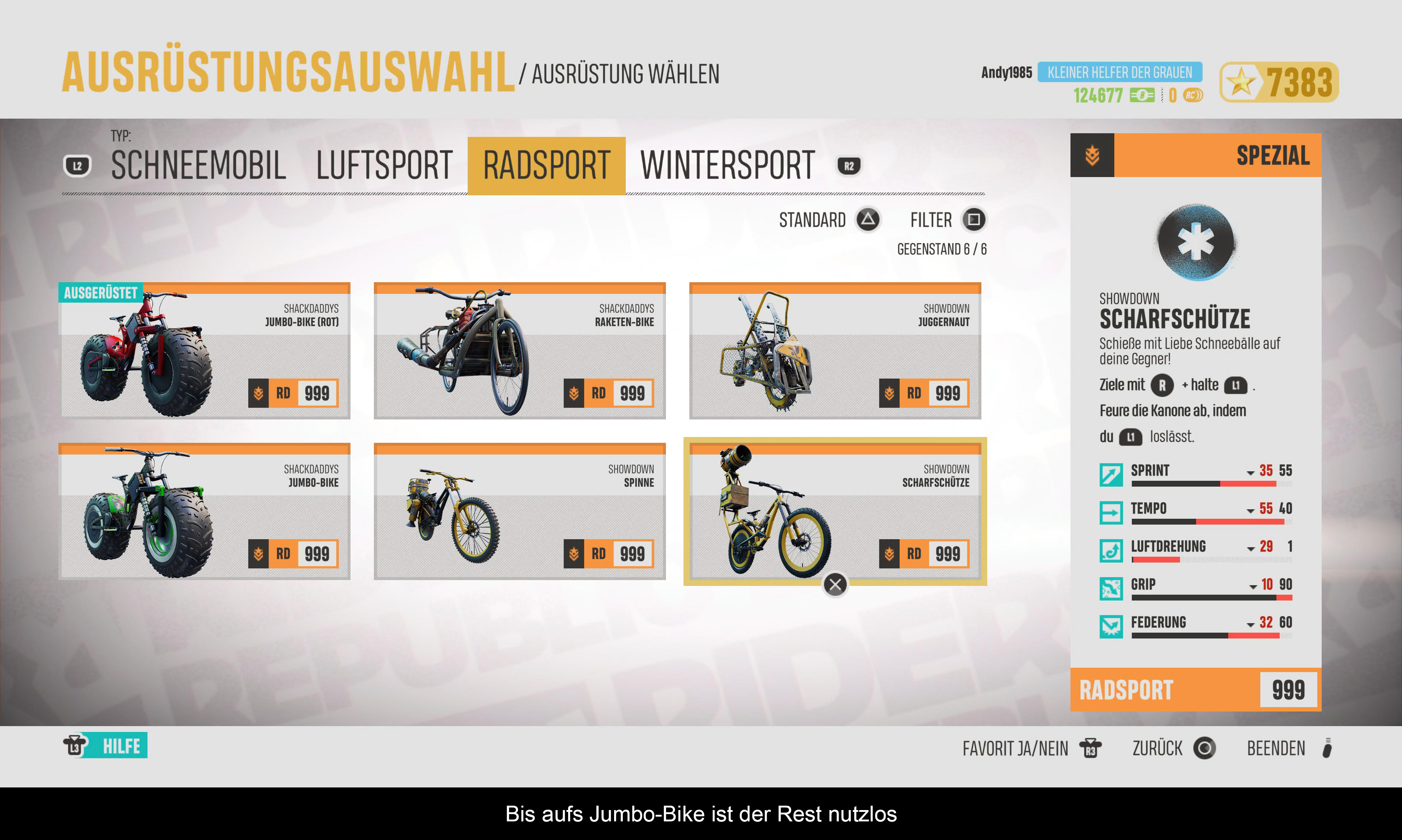1402x840 pixels.
Task: Select the Radsport tab
Action: [546, 166]
